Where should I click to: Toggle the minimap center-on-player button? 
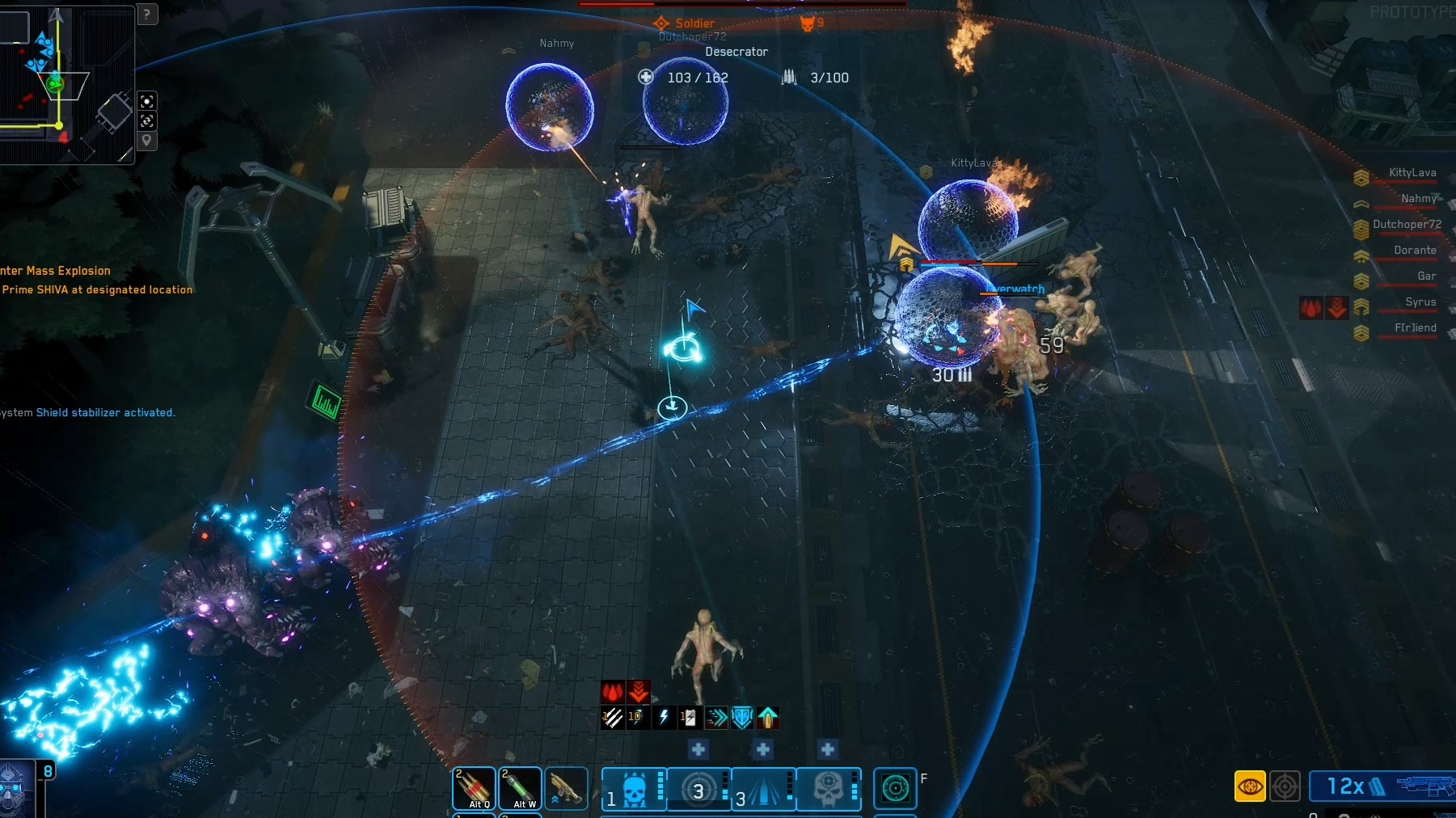(x=146, y=101)
